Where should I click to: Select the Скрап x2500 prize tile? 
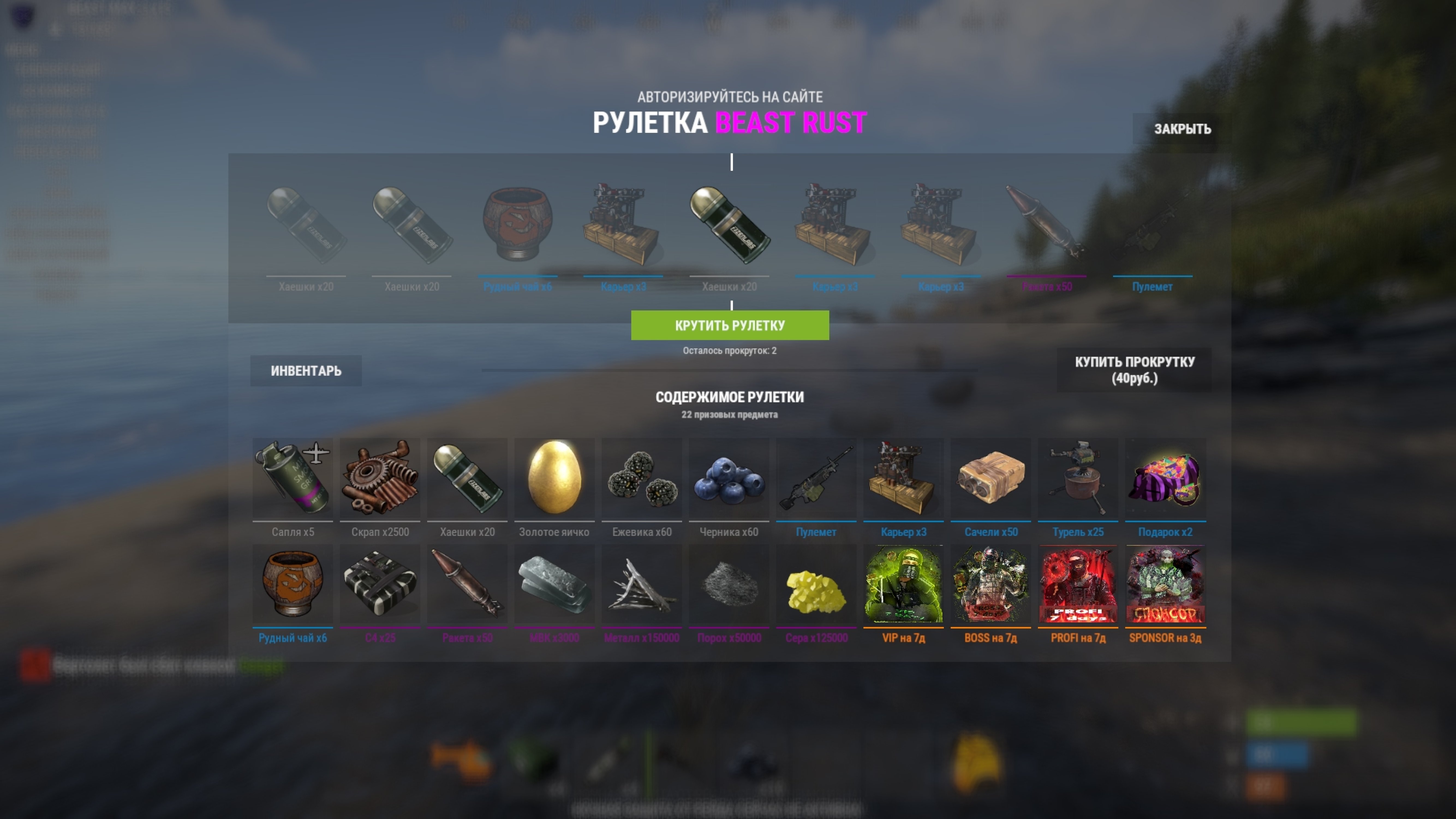[x=380, y=479]
